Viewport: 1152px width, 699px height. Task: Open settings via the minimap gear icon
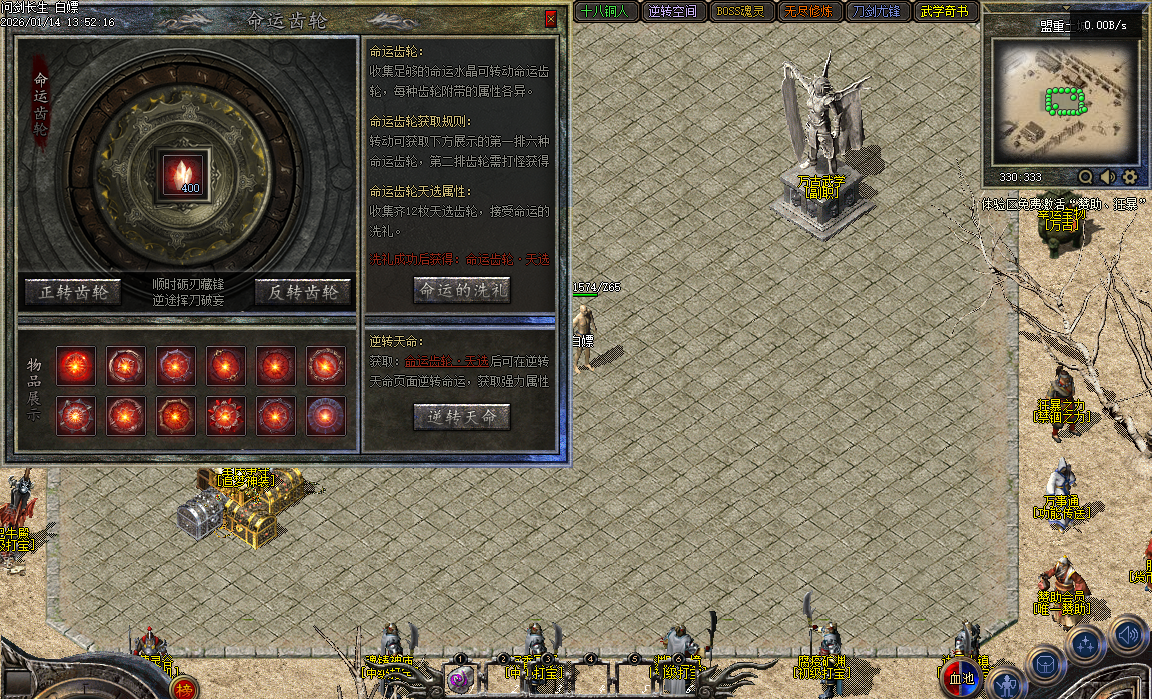point(1130,177)
